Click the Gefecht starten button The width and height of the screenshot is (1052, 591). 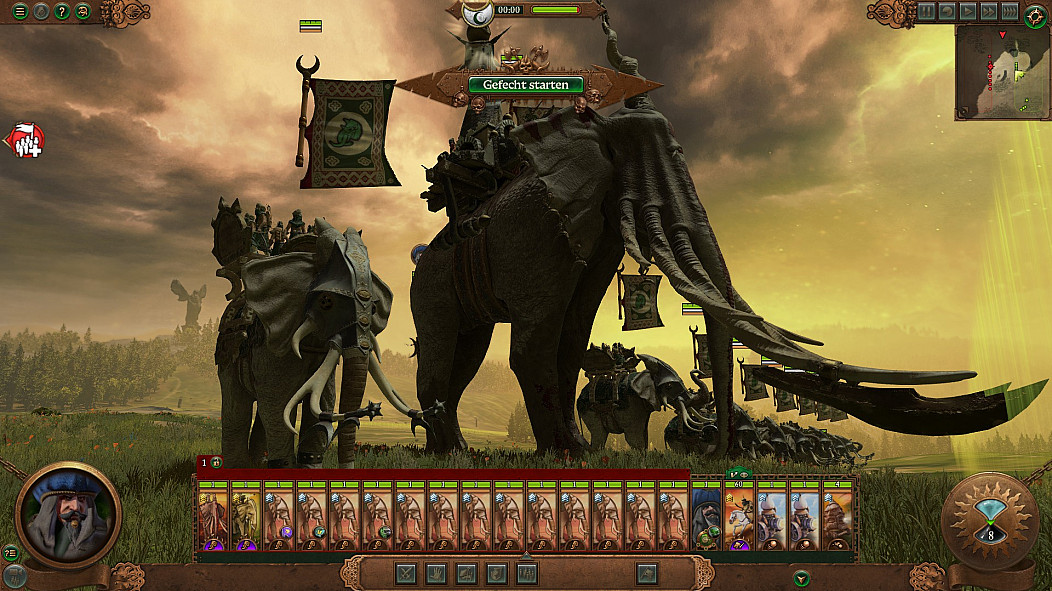tap(525, 85)
